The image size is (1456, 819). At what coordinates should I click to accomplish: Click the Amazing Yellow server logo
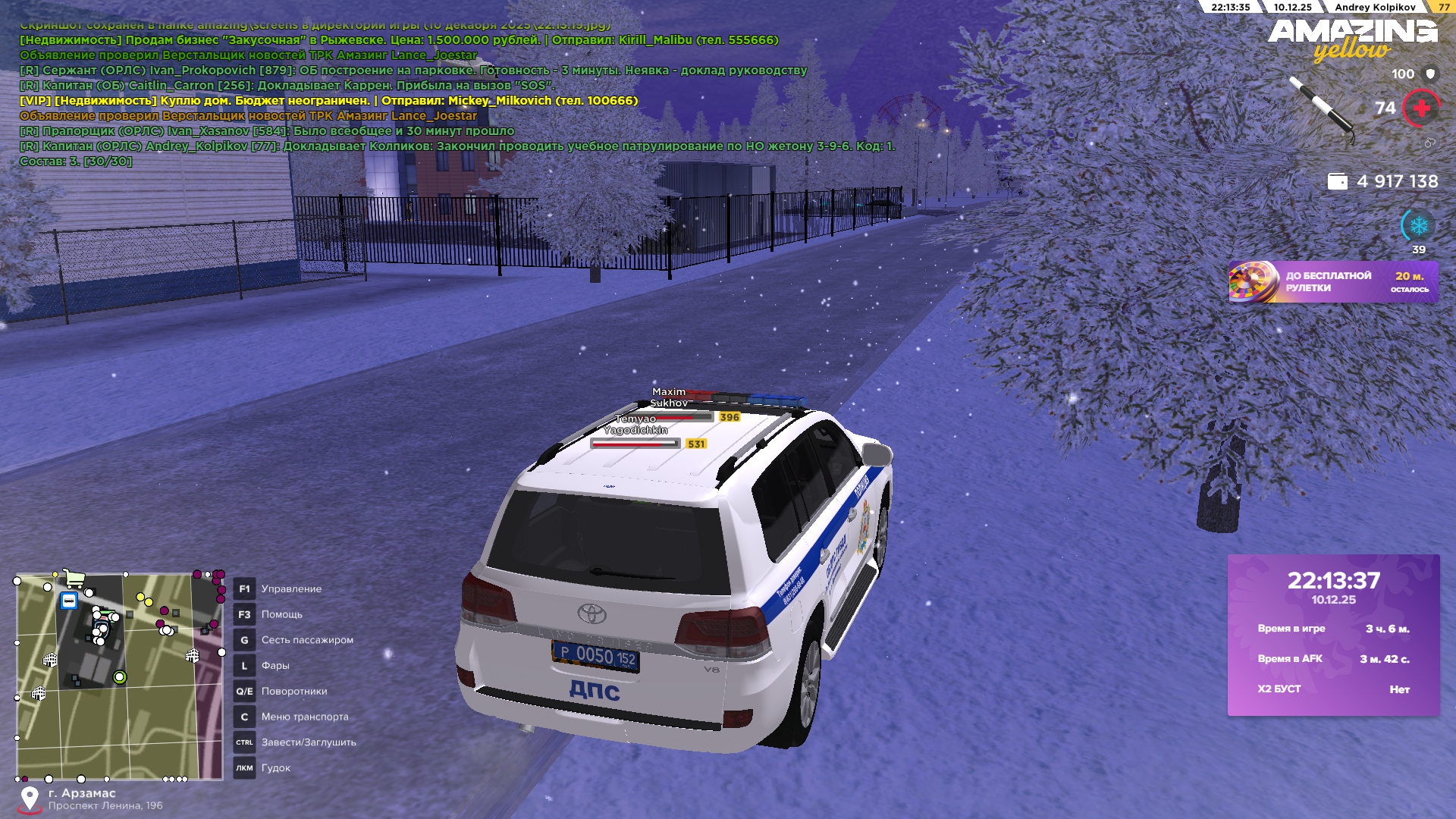(x=1352, y=39)
